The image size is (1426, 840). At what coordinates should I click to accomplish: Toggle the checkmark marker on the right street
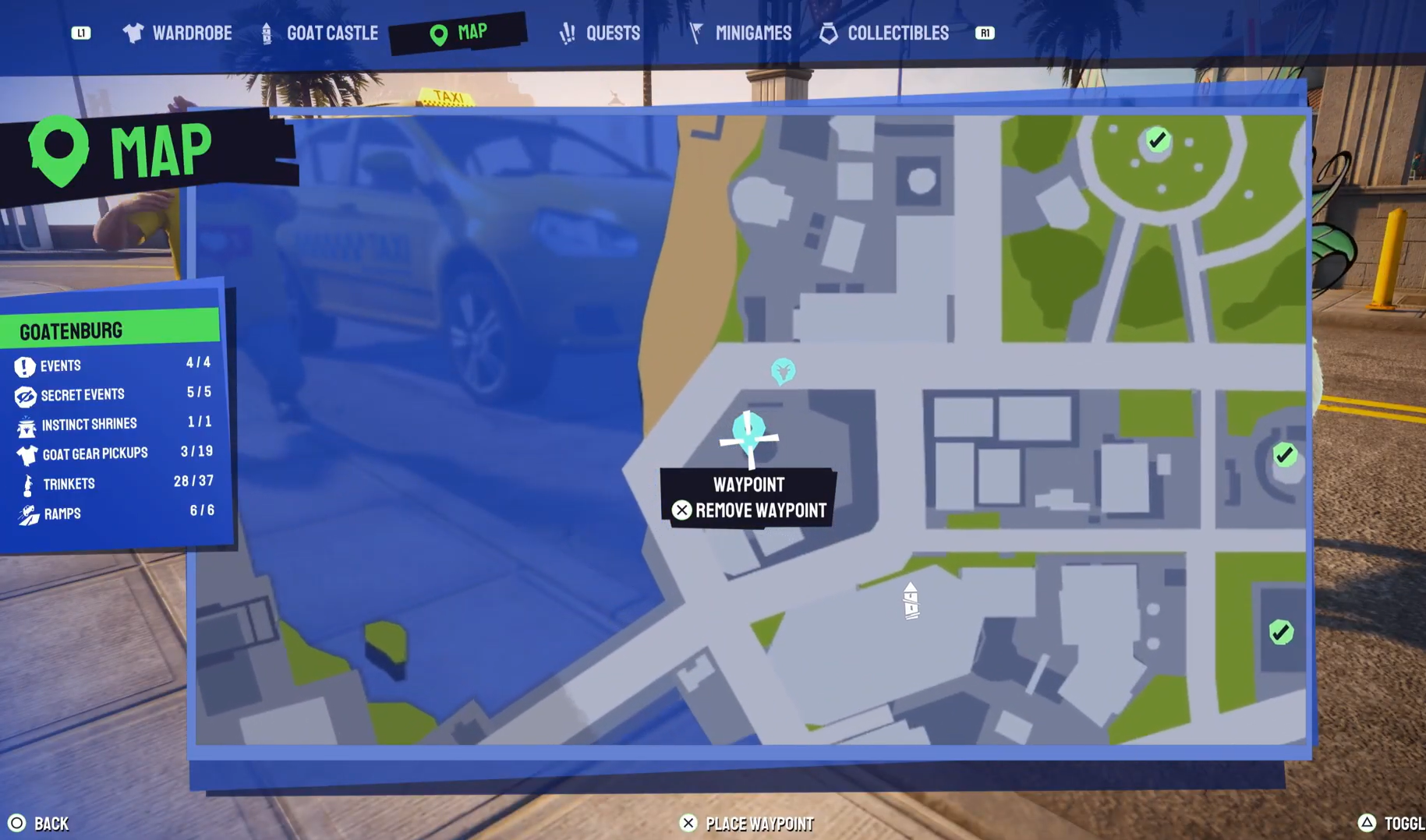[x=1285, y=455]
